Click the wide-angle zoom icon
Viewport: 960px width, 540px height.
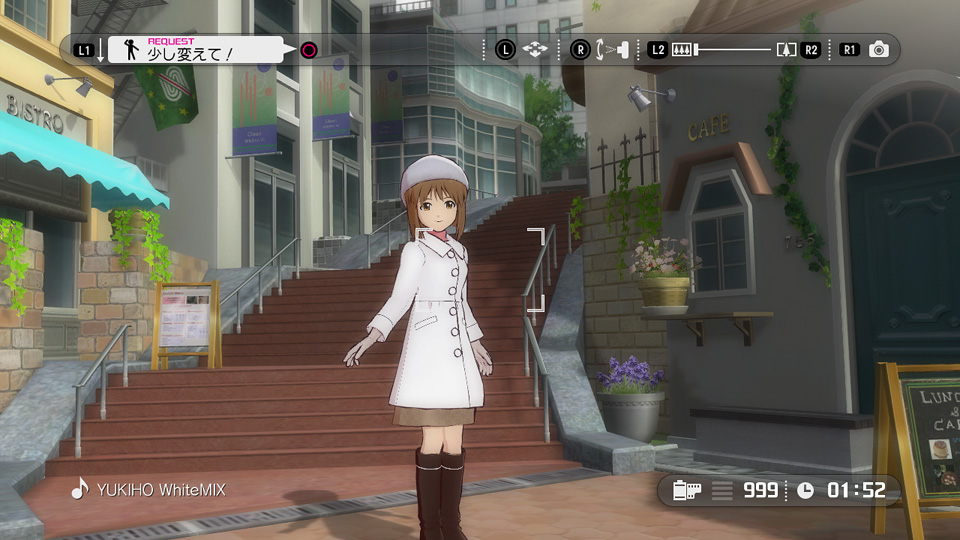pos(683,49)
